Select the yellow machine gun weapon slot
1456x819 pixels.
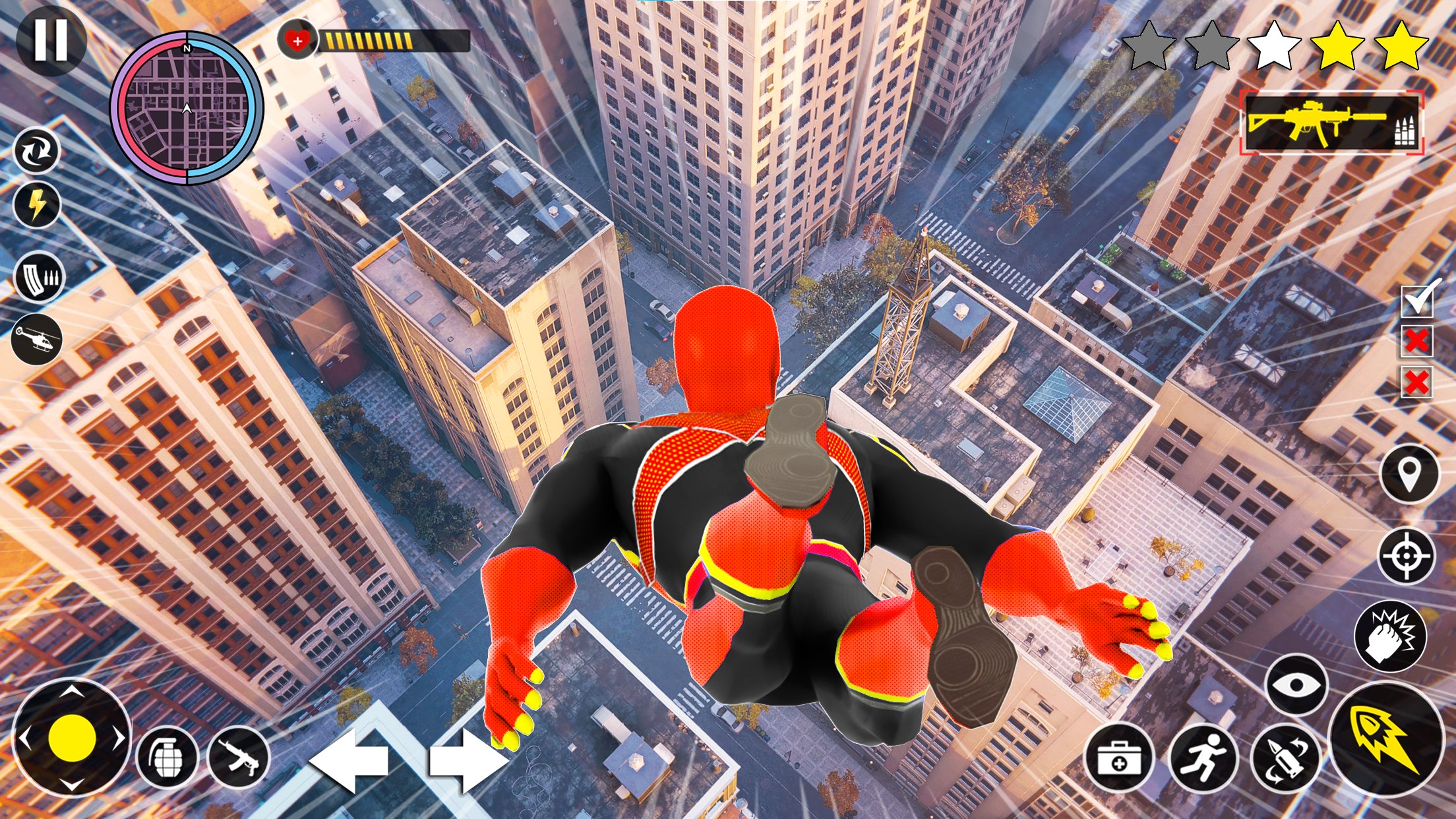point(1331,123)
